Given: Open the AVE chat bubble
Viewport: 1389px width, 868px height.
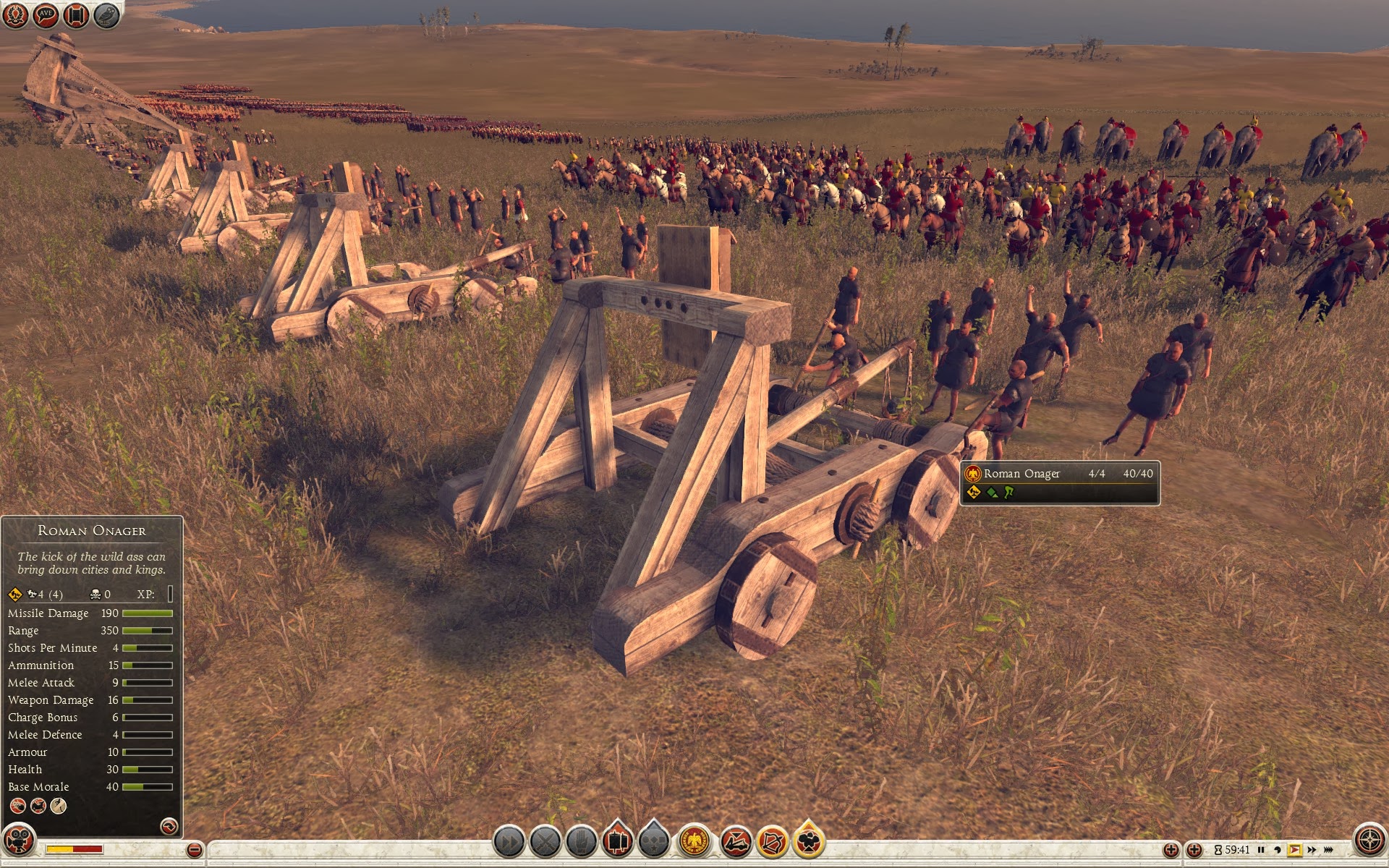Looking at the screenshot, I should pos(46,15).
